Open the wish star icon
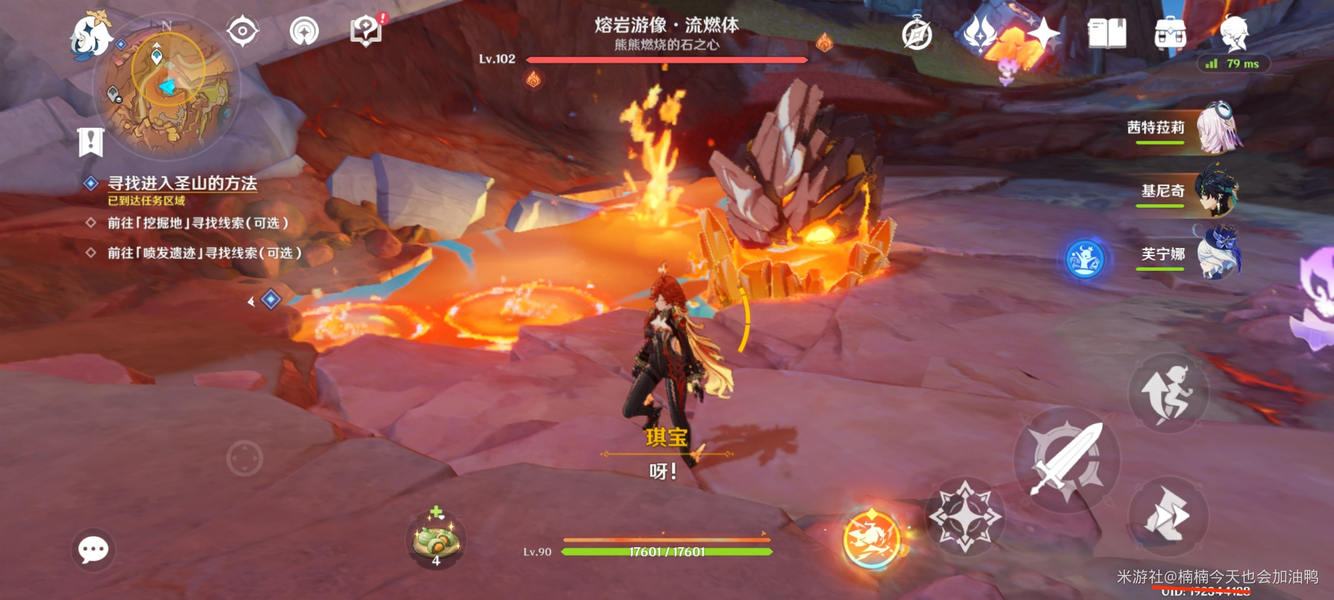The image size is (1334, 600). pyautogui.click(x=1043, y=34)
